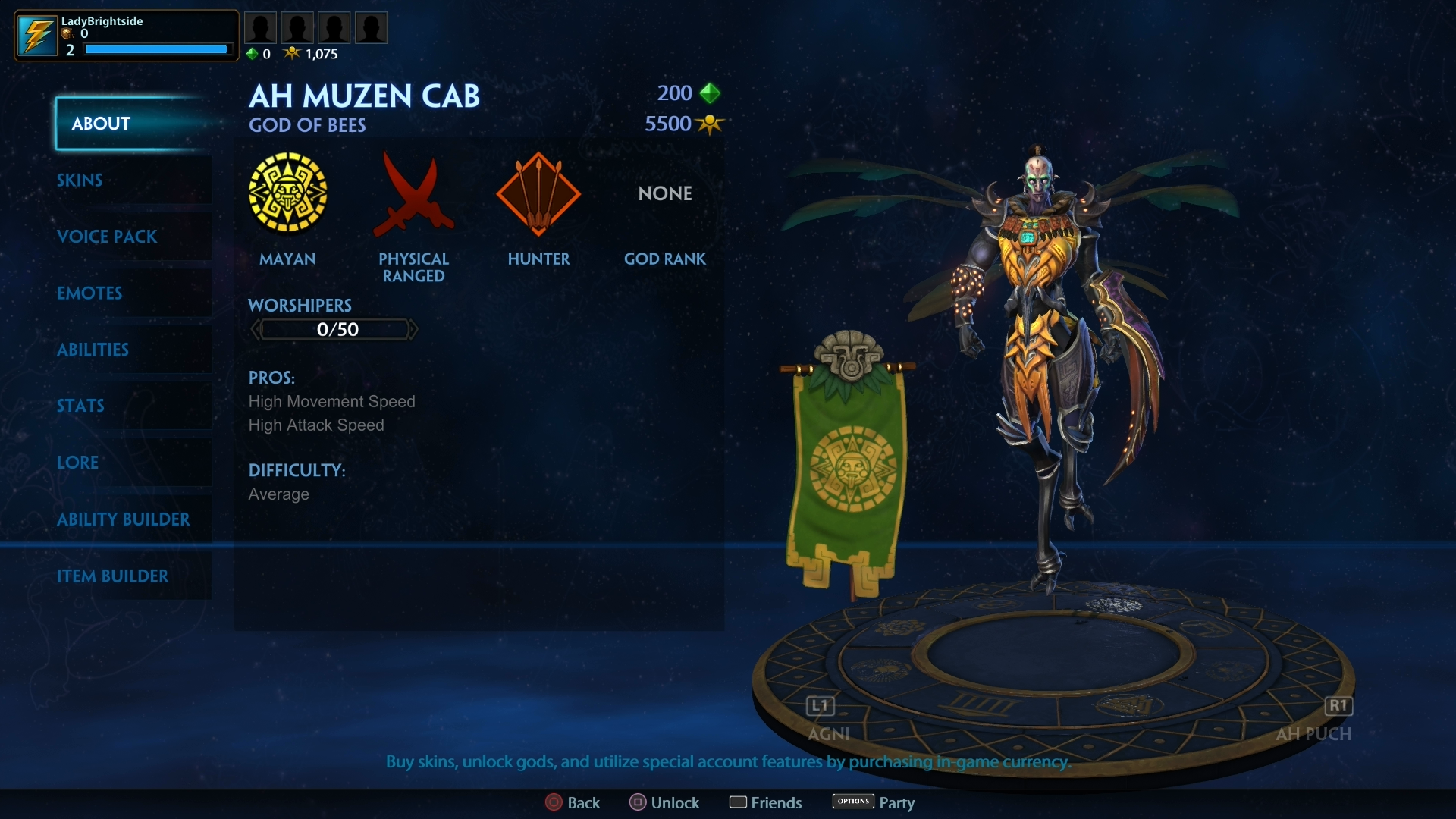Open the Friends panel
Image resolution: width=1456 pixels, height=819 pixels.
point(765,802)
